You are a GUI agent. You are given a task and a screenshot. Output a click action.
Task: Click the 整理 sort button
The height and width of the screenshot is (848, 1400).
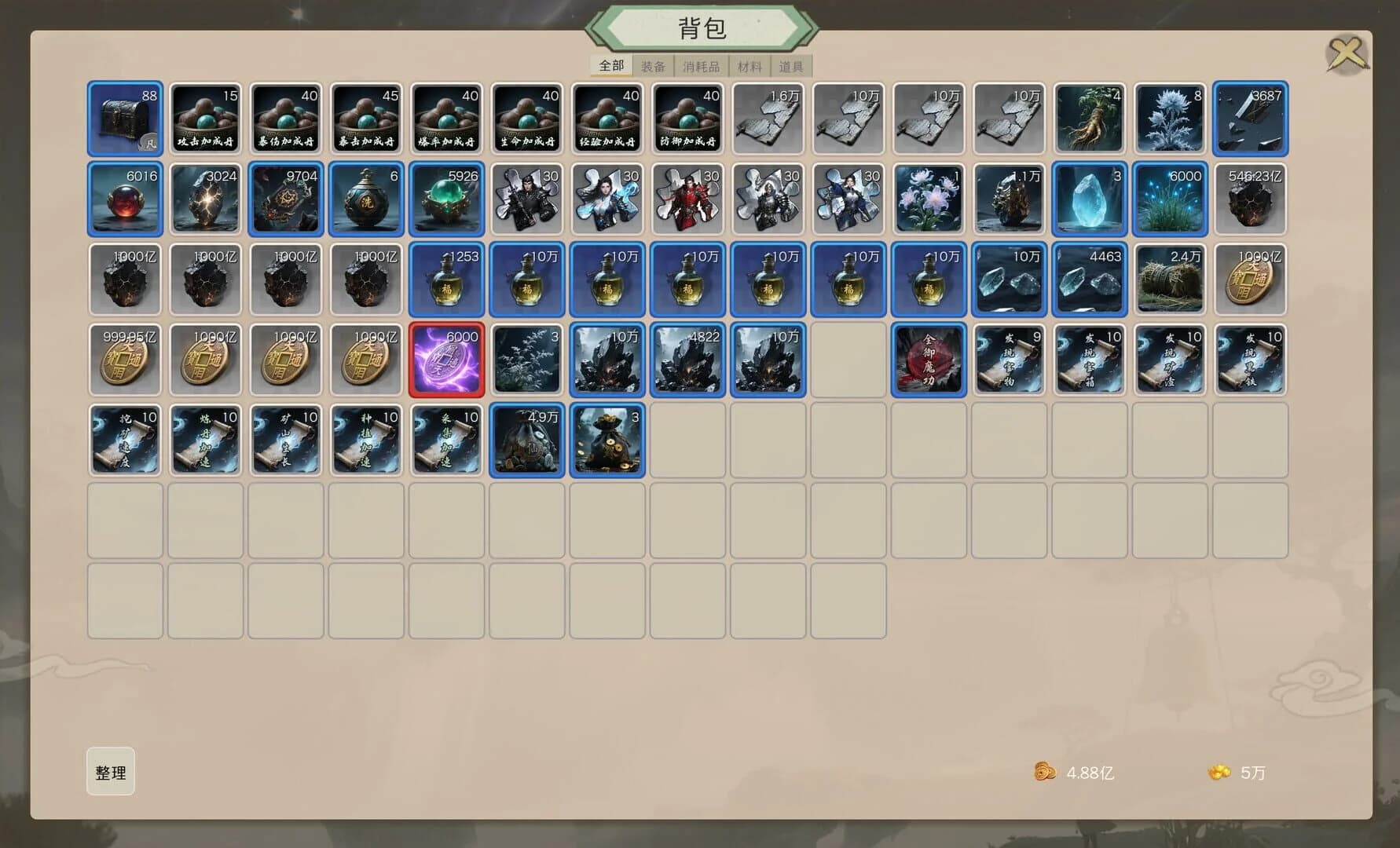(110, 773)
